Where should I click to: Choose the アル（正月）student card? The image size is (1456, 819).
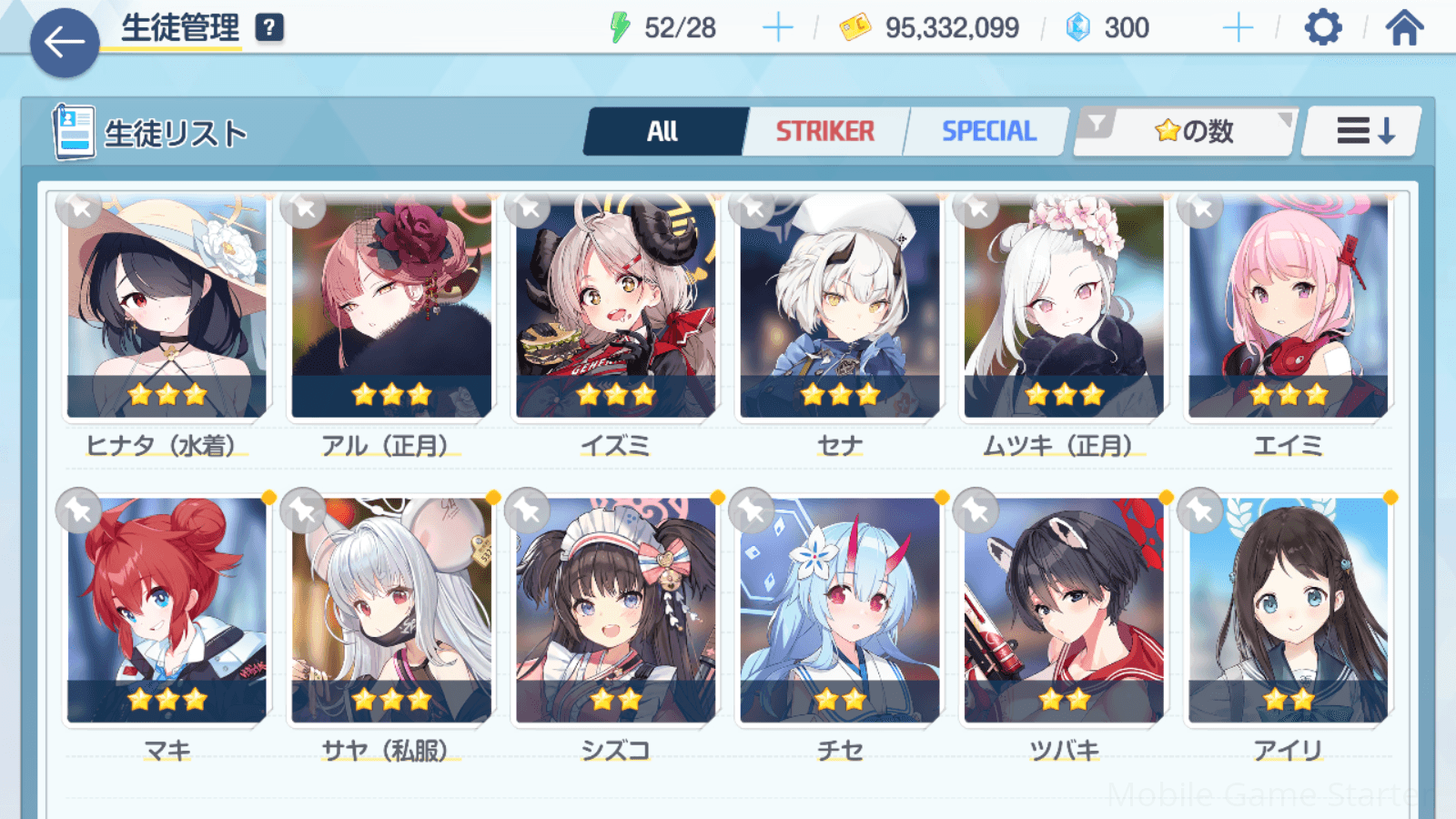point(391,309)
